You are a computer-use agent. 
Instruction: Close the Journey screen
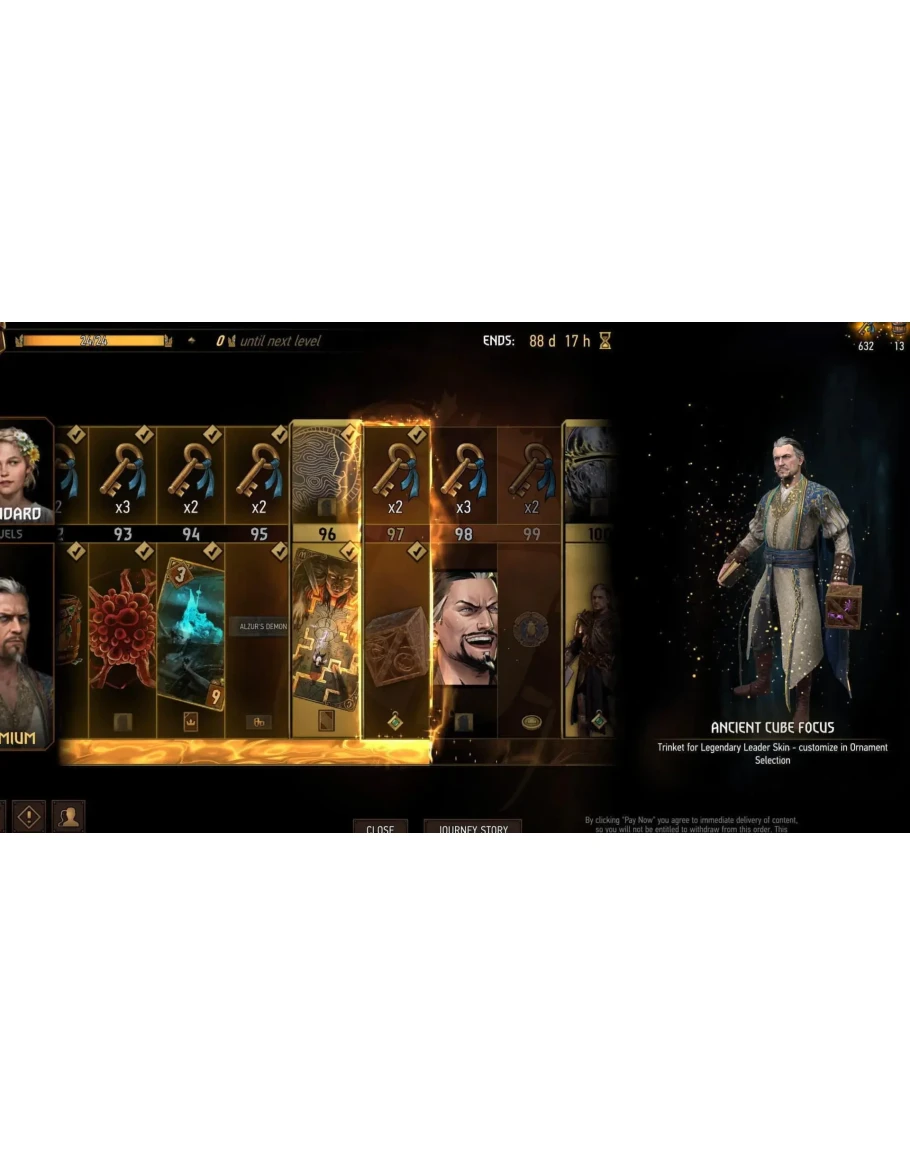380,827
